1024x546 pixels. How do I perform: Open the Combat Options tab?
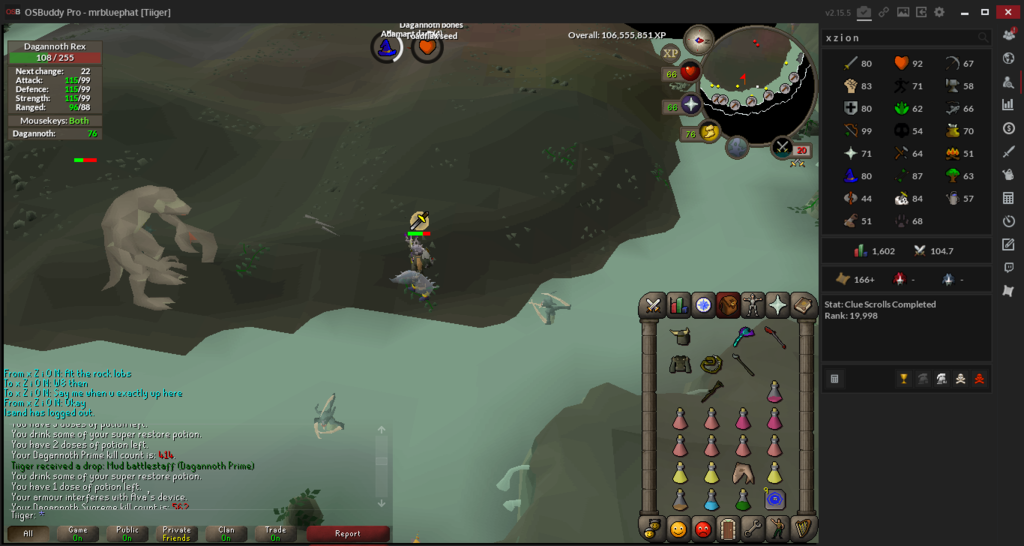[654, 305]
